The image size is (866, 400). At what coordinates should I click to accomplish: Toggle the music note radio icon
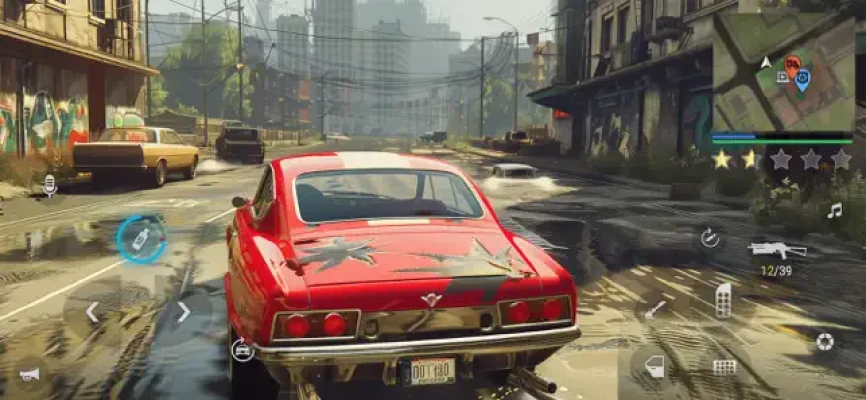(834, 210)
